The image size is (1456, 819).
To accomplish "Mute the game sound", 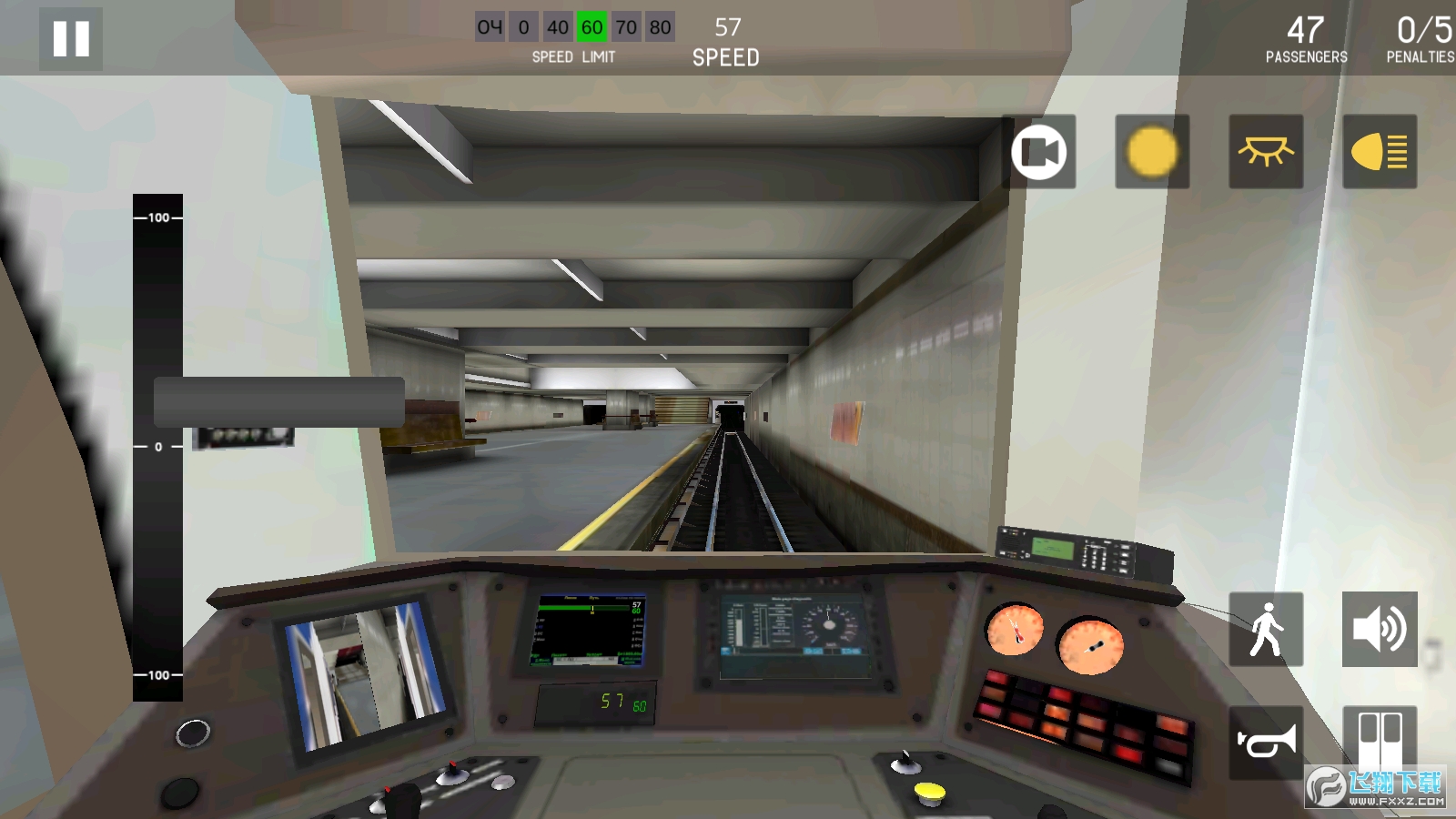I will [1380, 631].
